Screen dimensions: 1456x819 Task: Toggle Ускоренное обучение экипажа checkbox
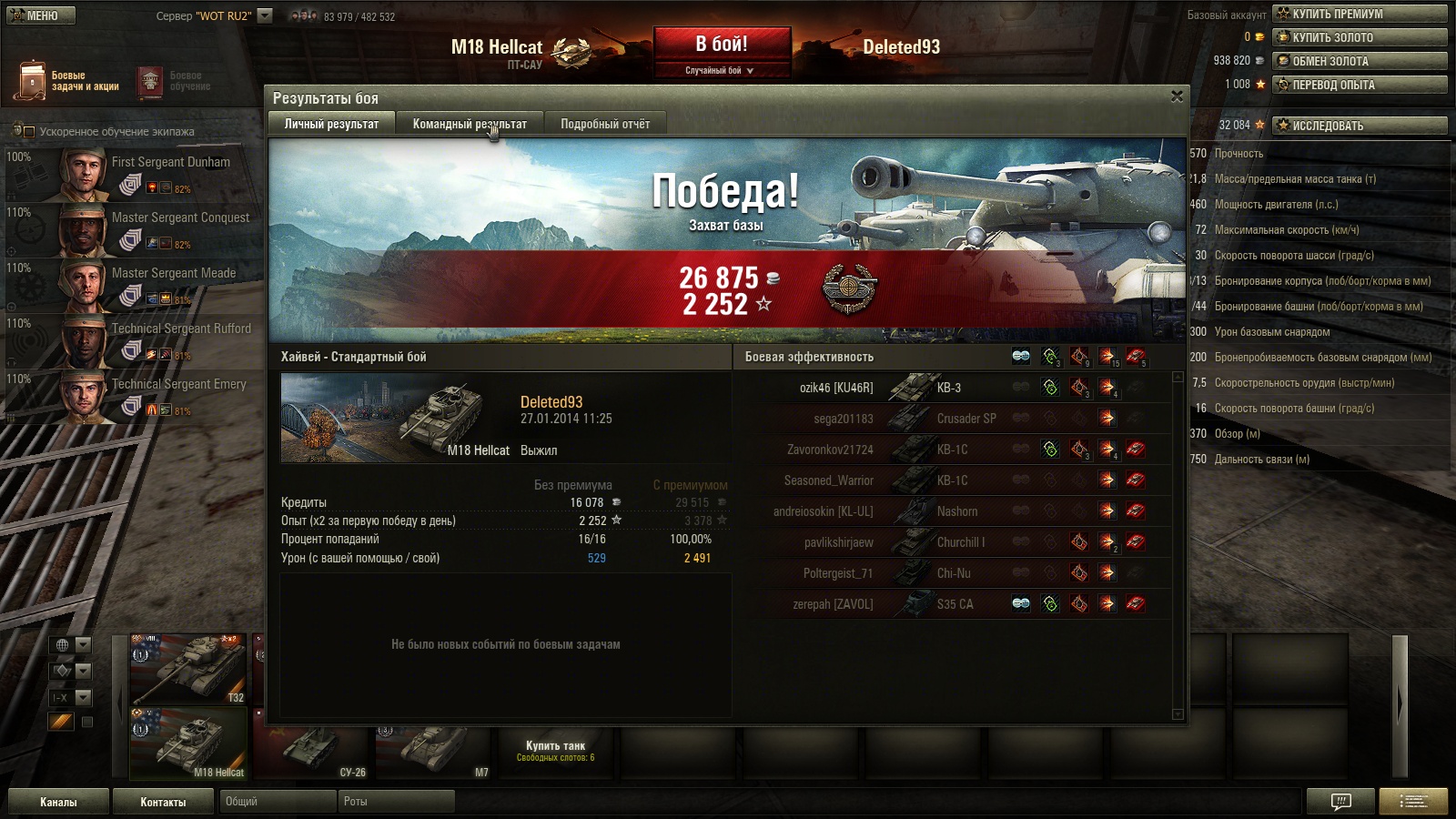click(x=29, y=132)
